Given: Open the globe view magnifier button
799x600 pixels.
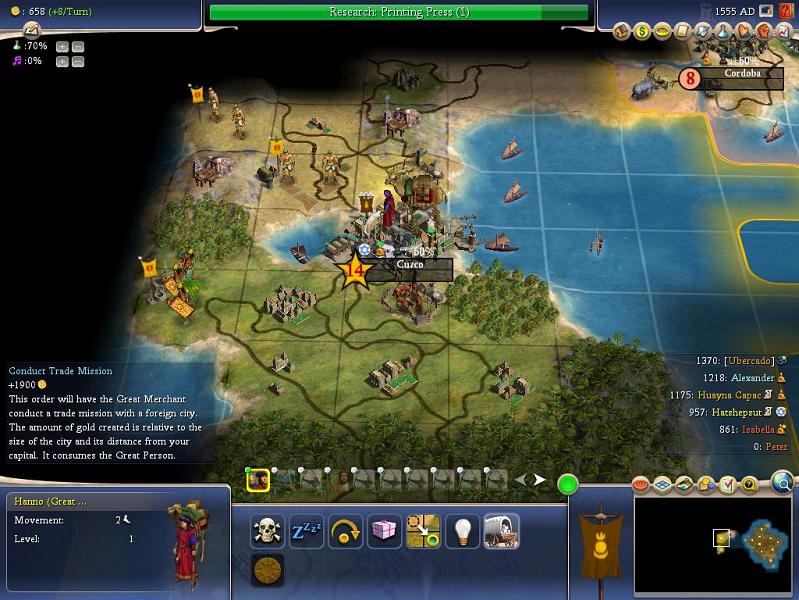Looking at the screenshot, I should tap(782, 485).
